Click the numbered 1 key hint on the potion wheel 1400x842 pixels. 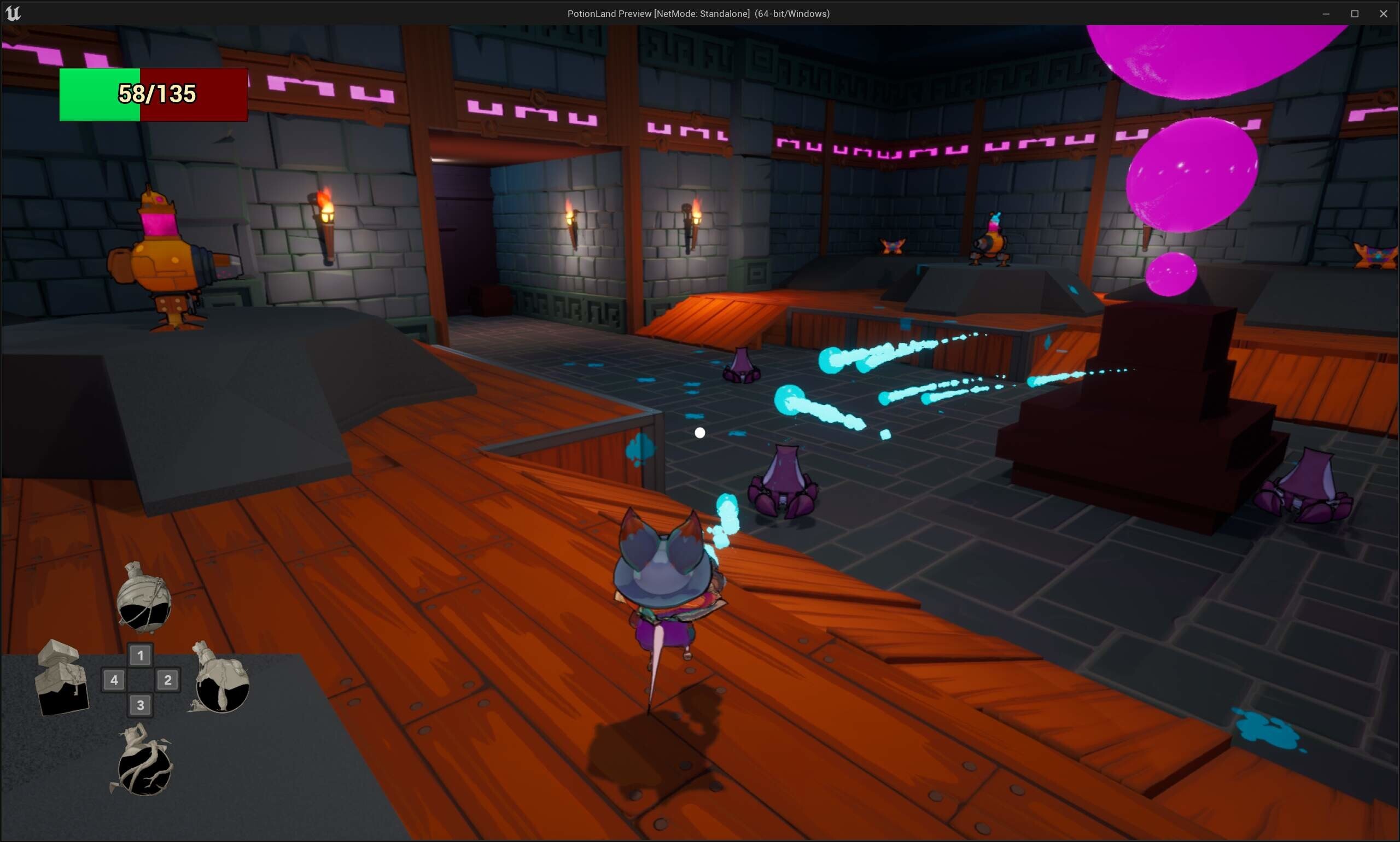pyautogui.click(x=141, y=656)
